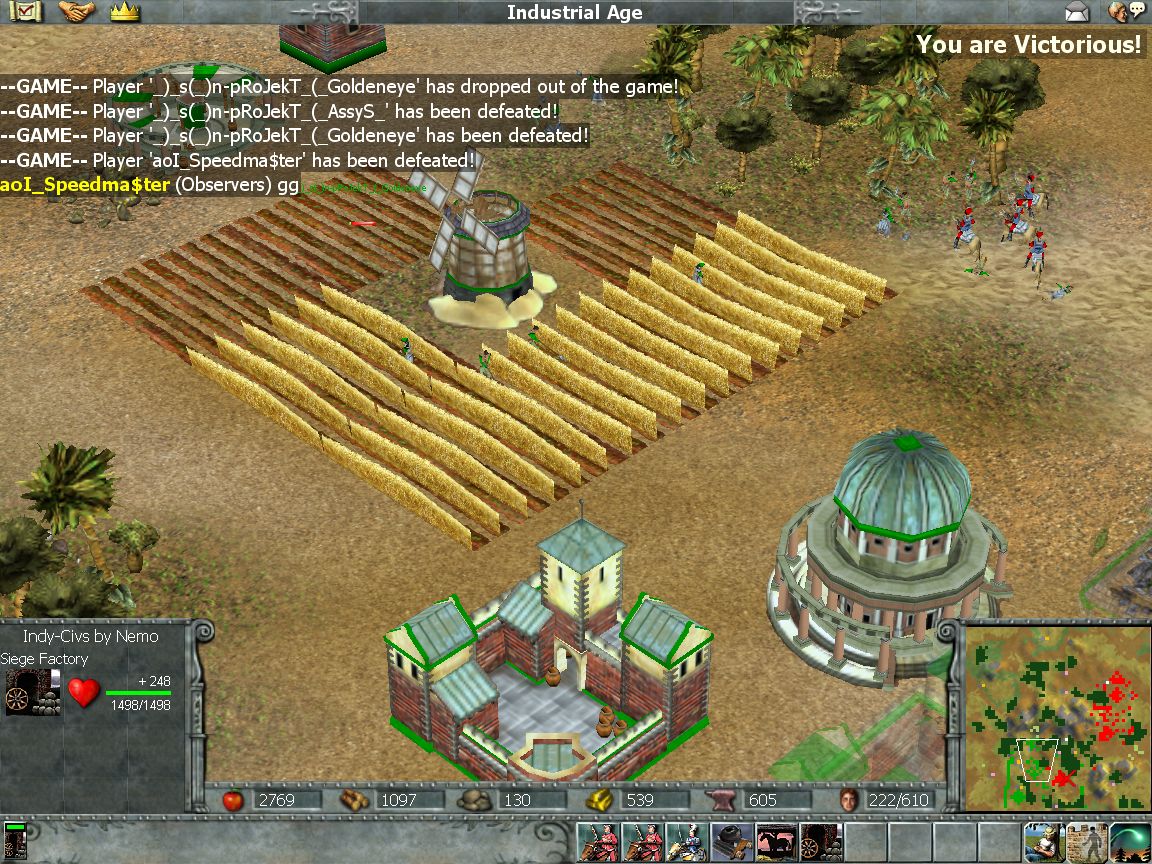The image size is (1152, 864).
Task: Open the envelope messages icon
Action: pyautogui.click(x=1077, y=12)
